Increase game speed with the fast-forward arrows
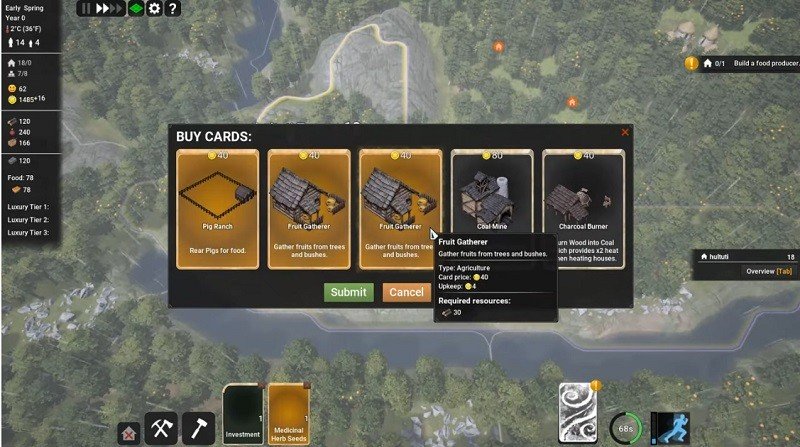 (x=108, y=8)
